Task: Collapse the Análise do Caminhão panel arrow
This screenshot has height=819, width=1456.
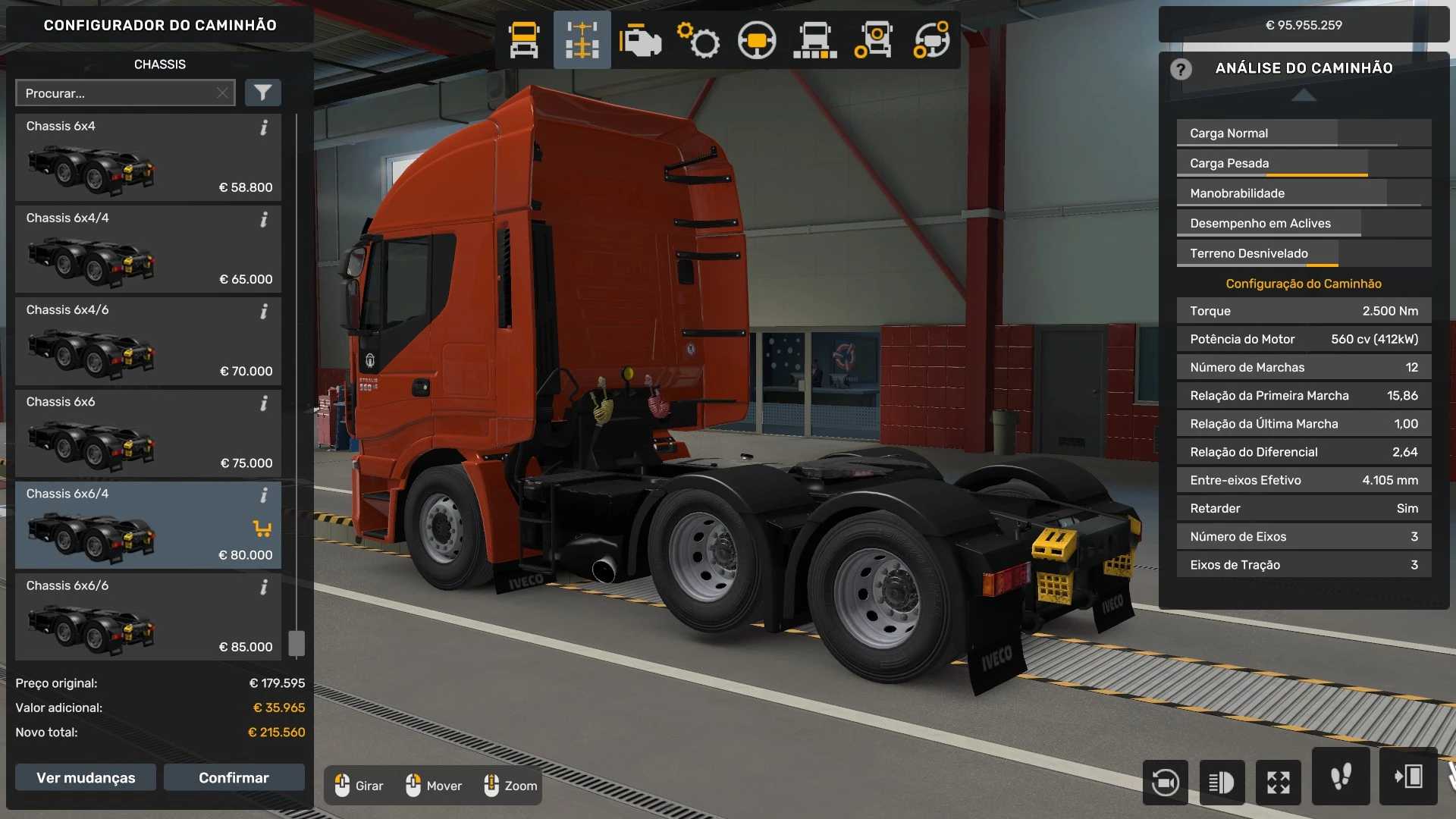Action: click(1304, 95)
